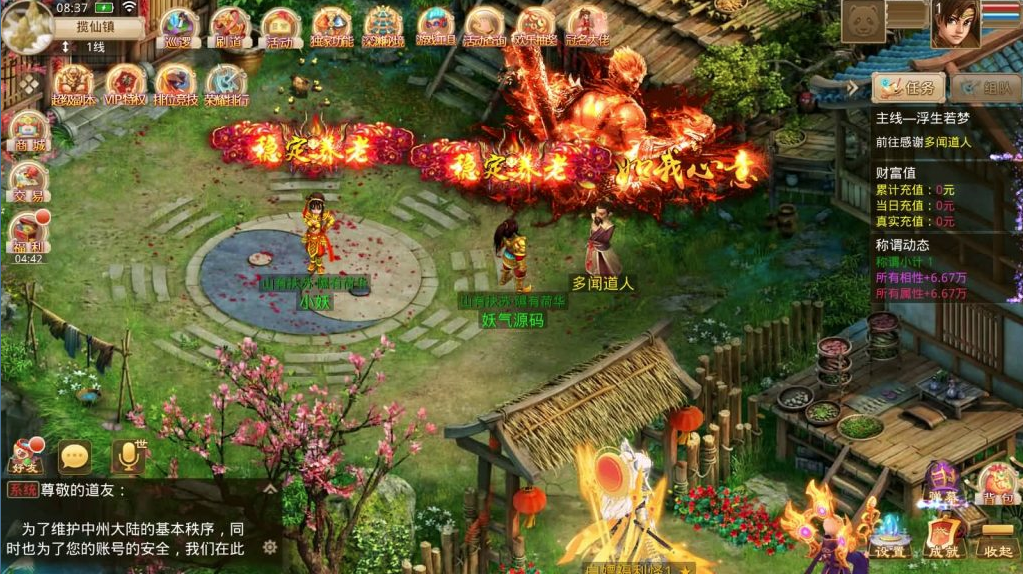
Task: Open the 排位竞技 ranked arena icon
Action: (176, 86)
